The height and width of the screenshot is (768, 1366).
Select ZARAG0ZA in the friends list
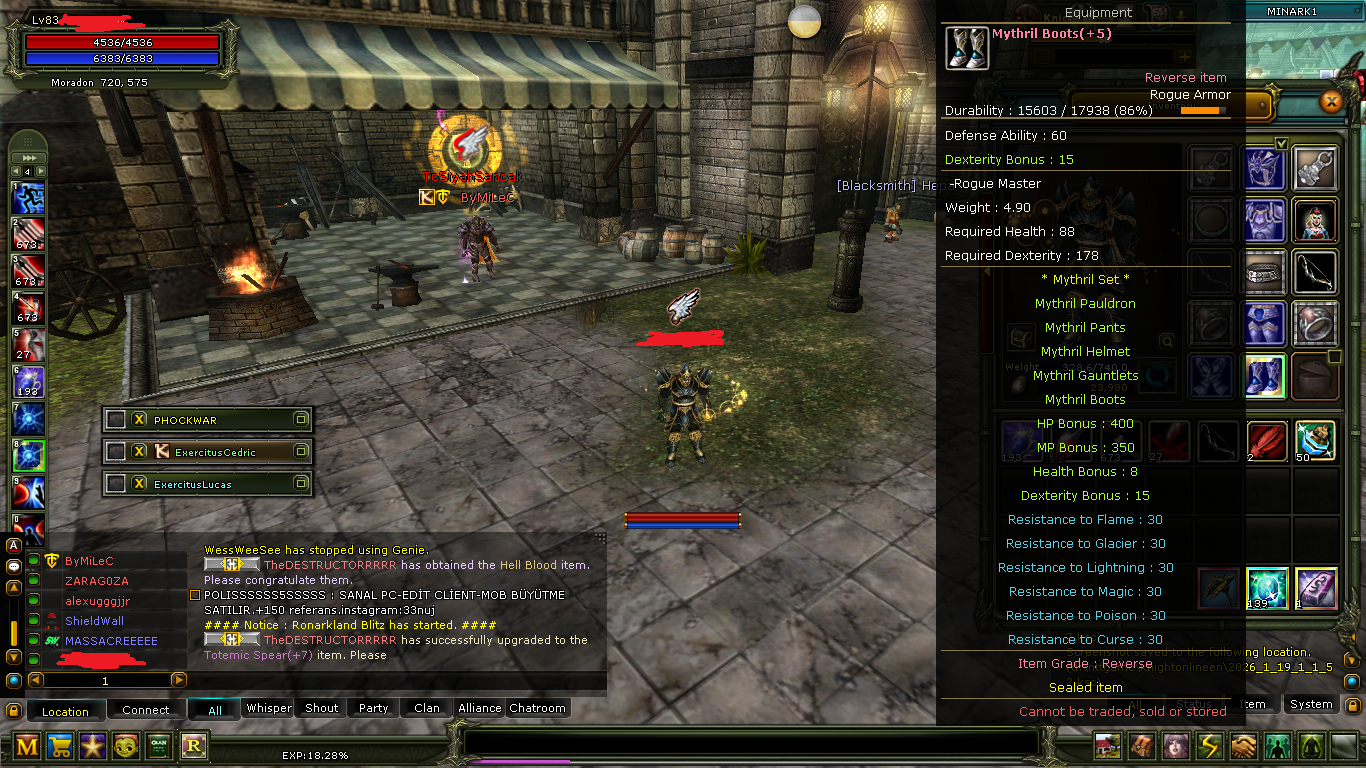[x=96, y=580]
